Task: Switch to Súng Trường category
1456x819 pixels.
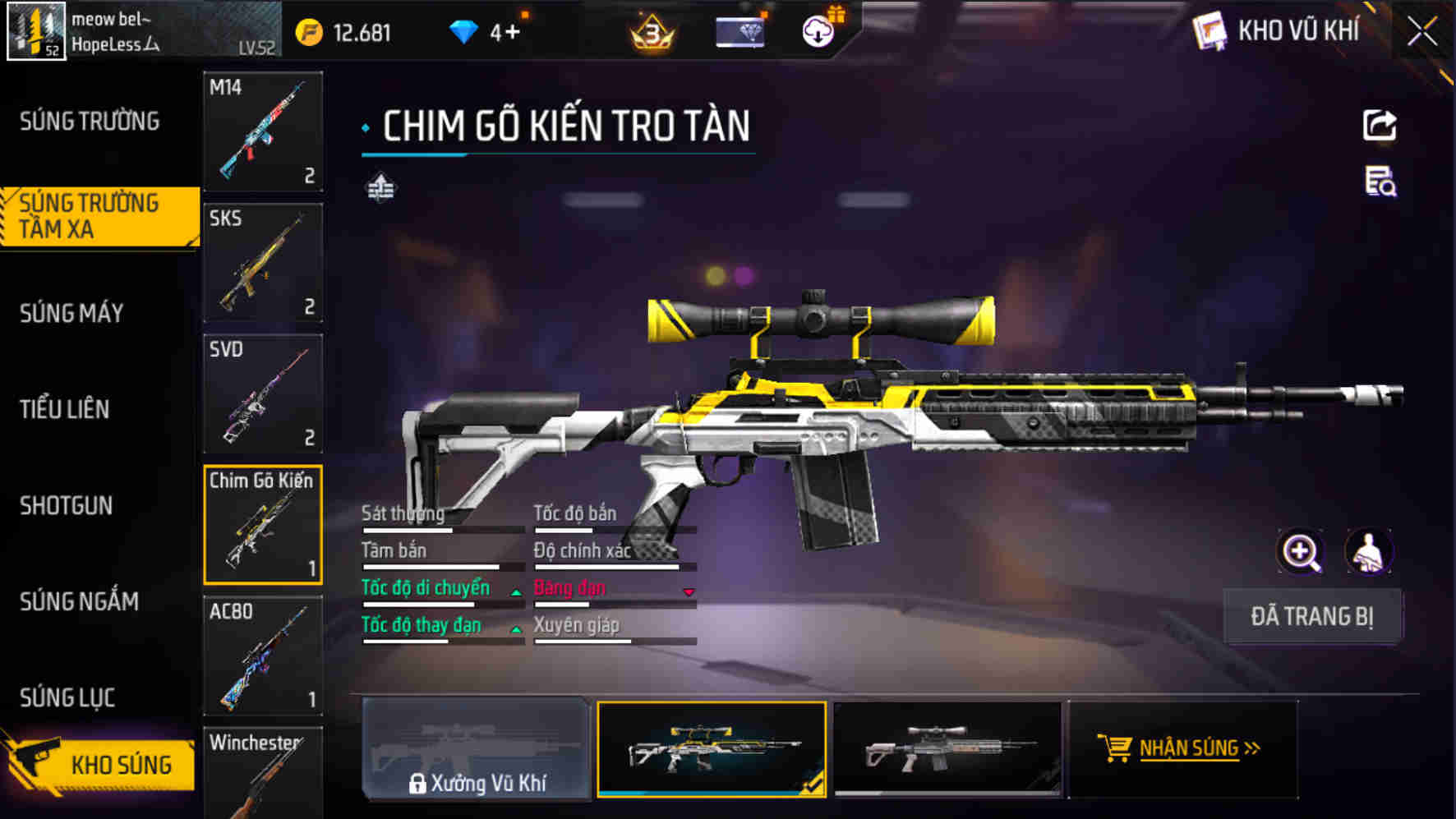Action: (90, 122)
